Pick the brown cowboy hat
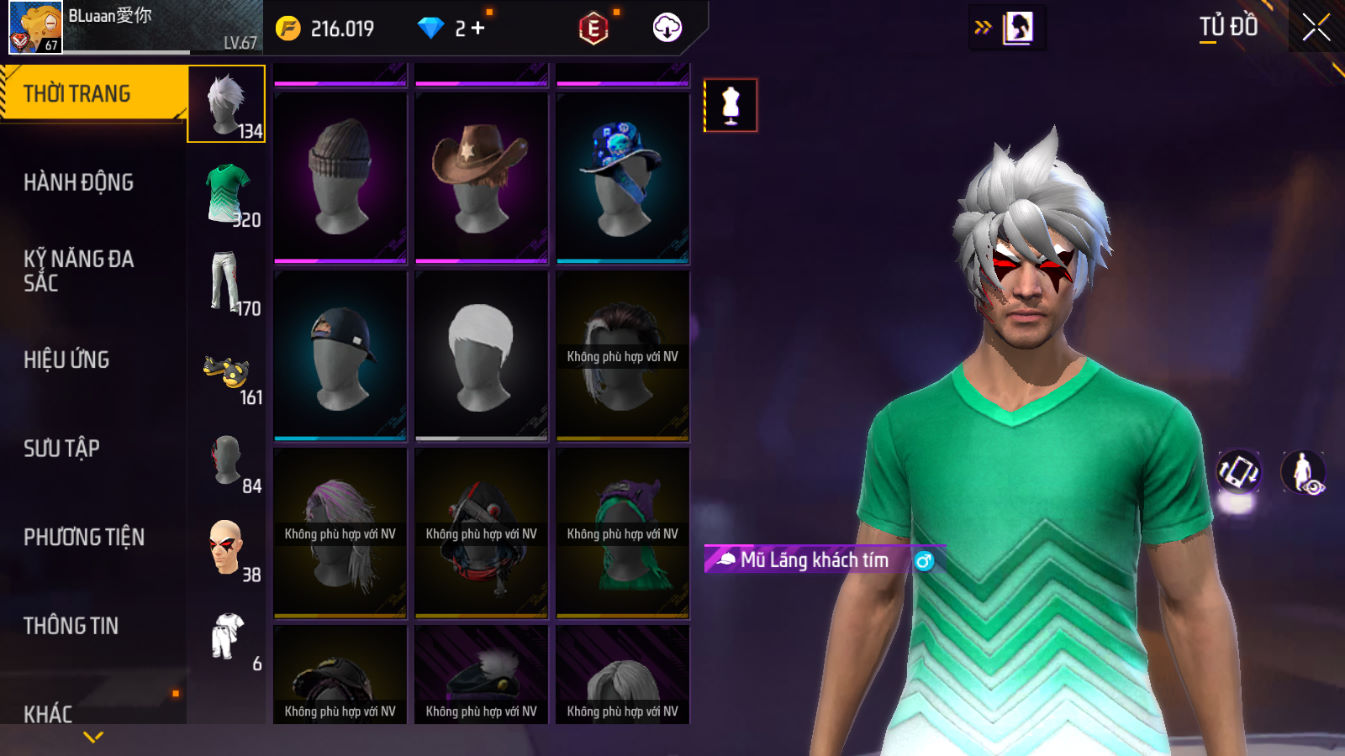Screen dimensions: 1345x756 coord(481,178)
